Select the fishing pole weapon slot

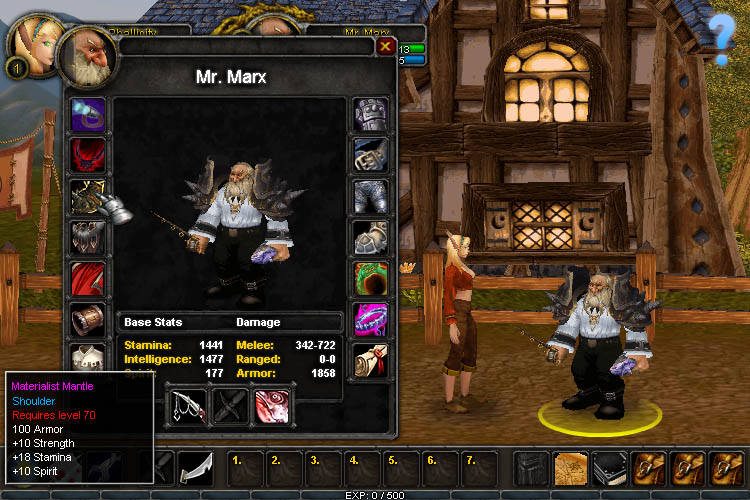point(187,407)
